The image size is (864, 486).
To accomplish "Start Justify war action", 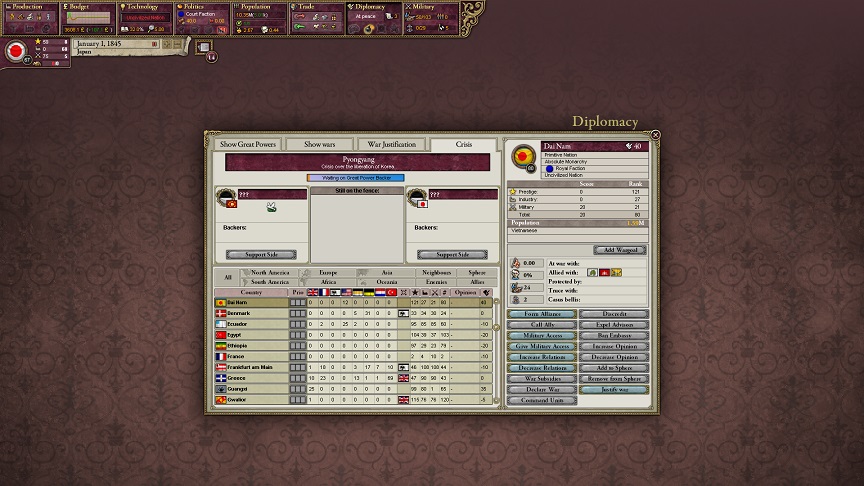I will tap(613, 390).
